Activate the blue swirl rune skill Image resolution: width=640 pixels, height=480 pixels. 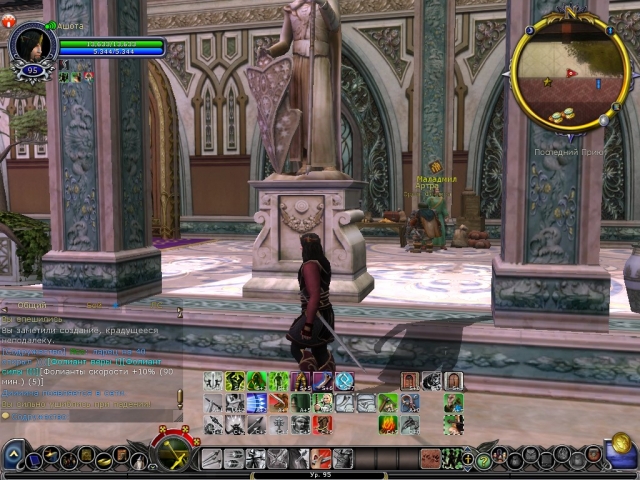click(344, 381)
